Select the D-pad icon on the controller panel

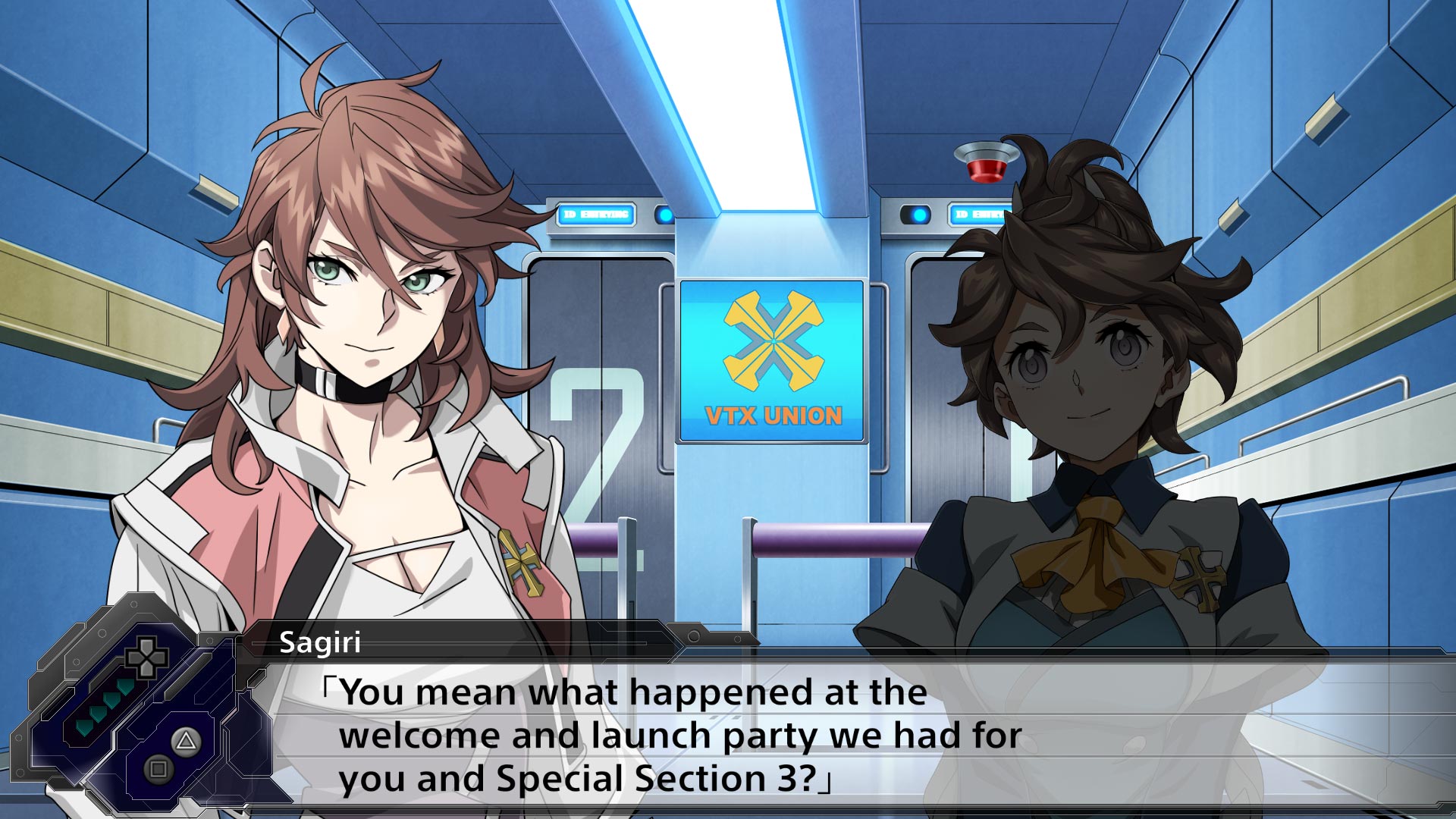click(x=148, y=658)
